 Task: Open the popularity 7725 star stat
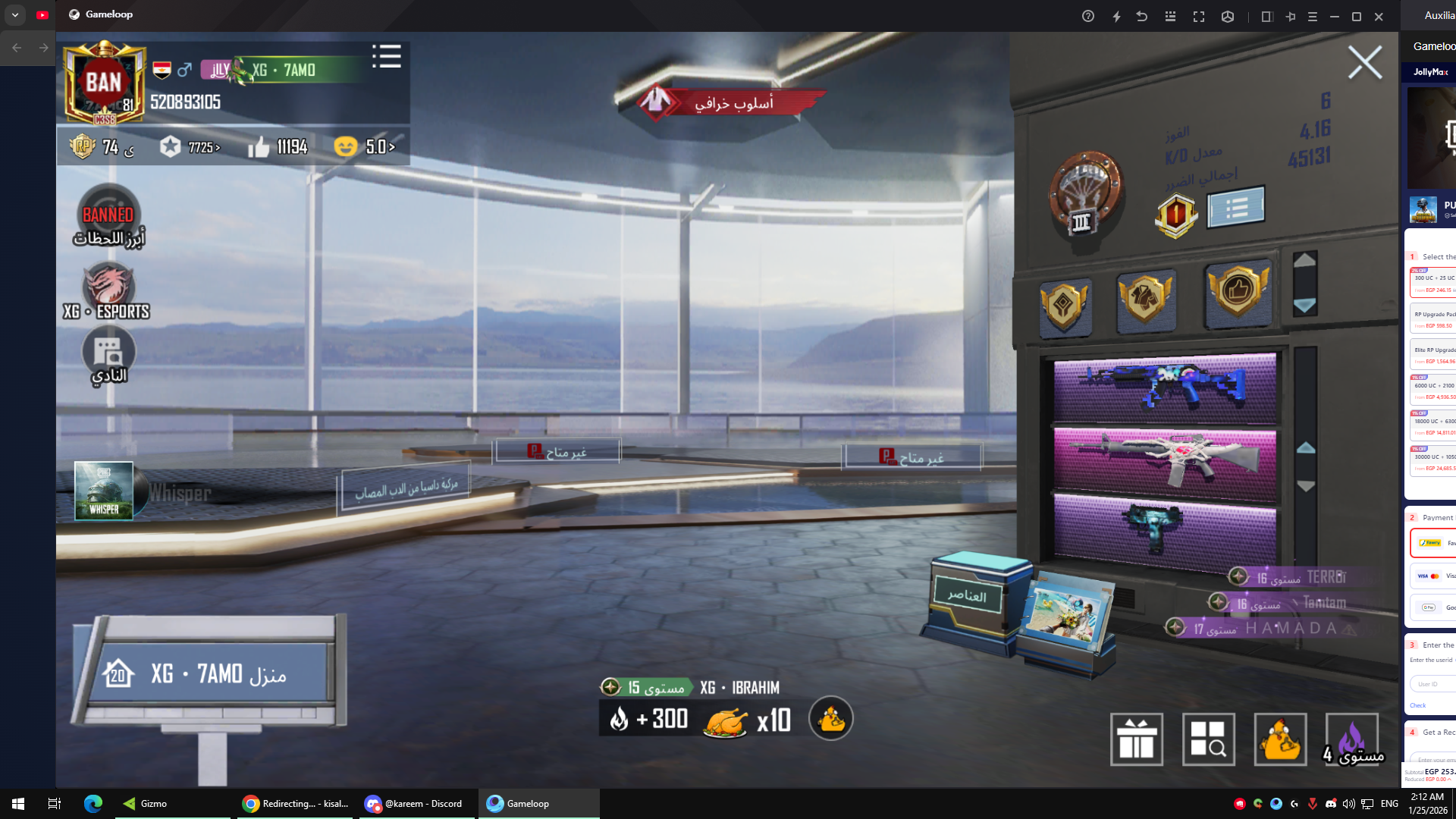coord(191,146)
